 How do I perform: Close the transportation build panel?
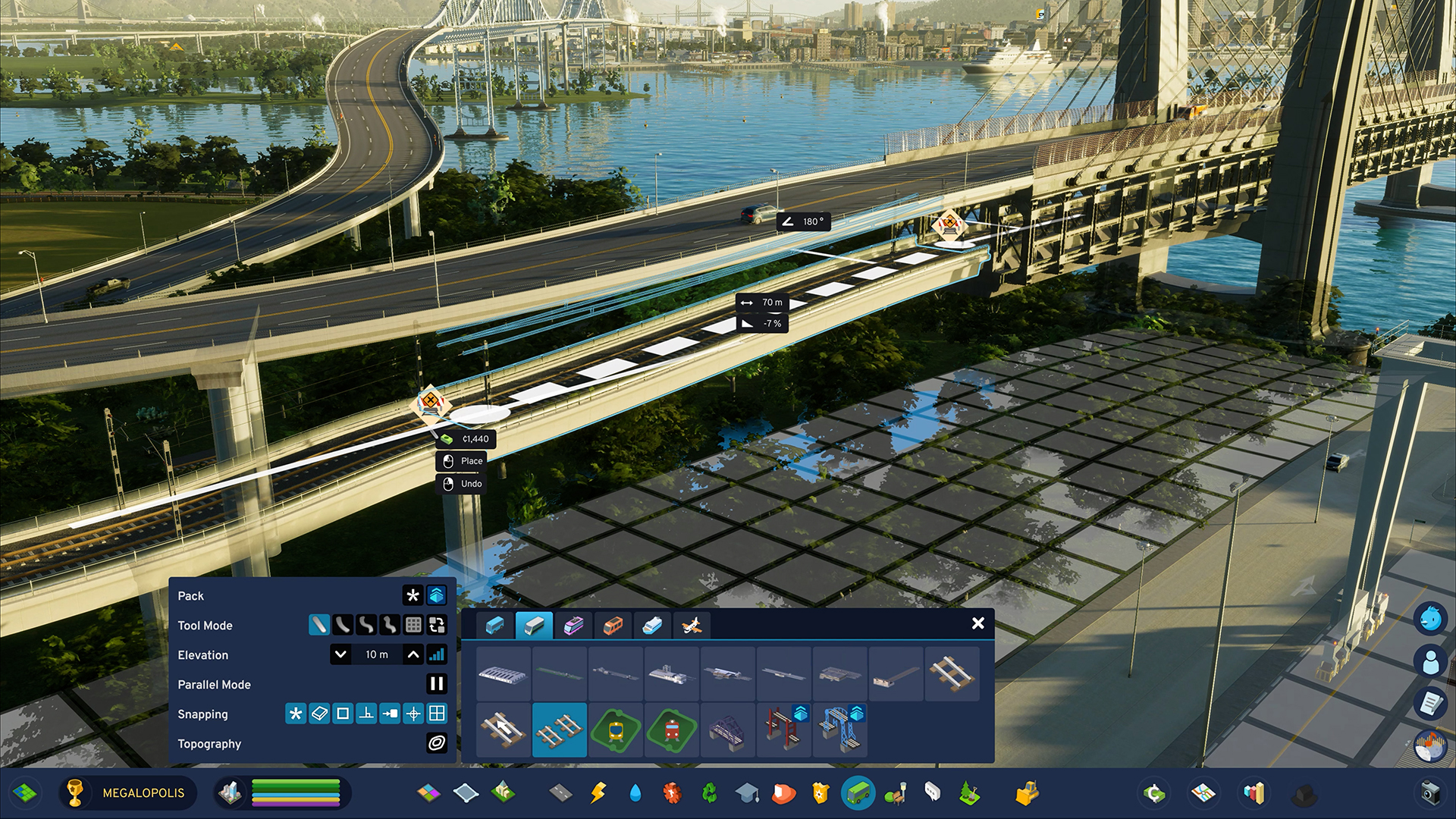click(977, 623)
